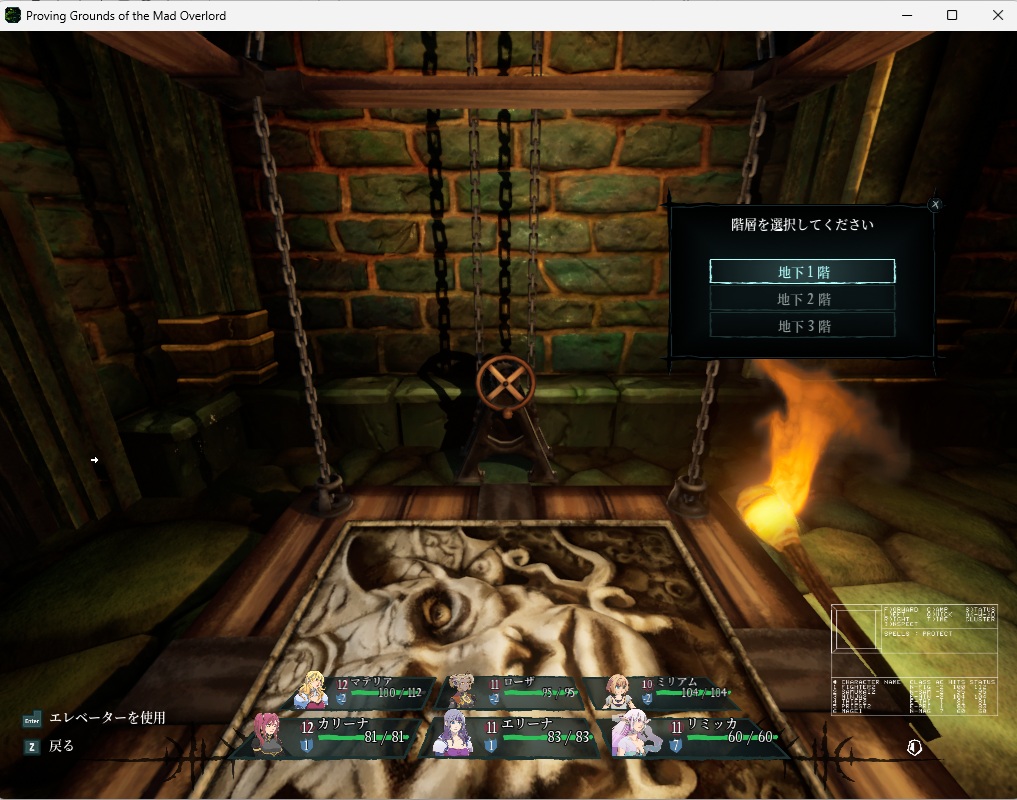The image size is (1017, 800).
Task: Click the エレベーターを使用 prompt label
Action: click(x=107, y=718)
